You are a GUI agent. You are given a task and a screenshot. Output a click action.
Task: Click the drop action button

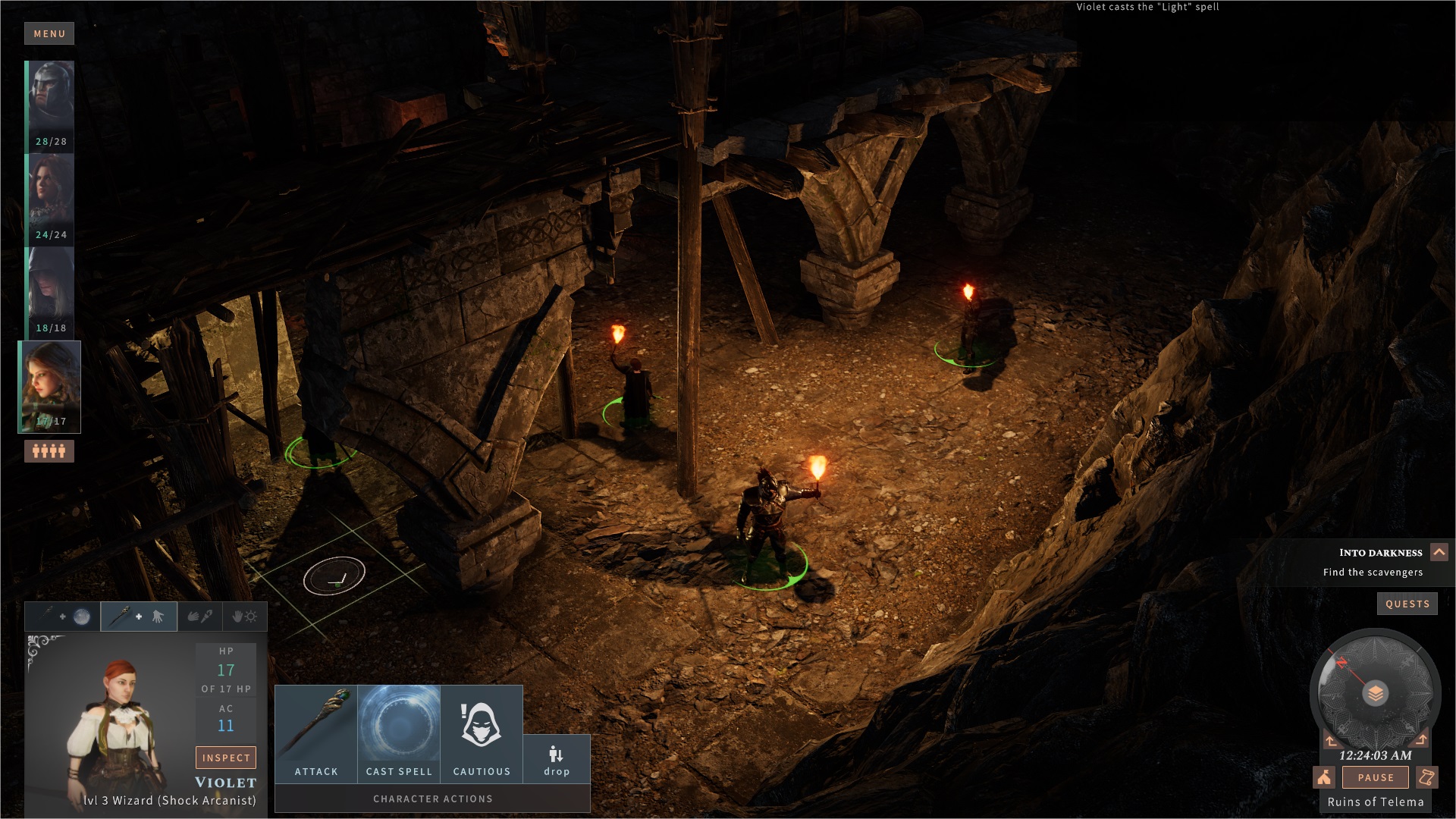point(557,759)
